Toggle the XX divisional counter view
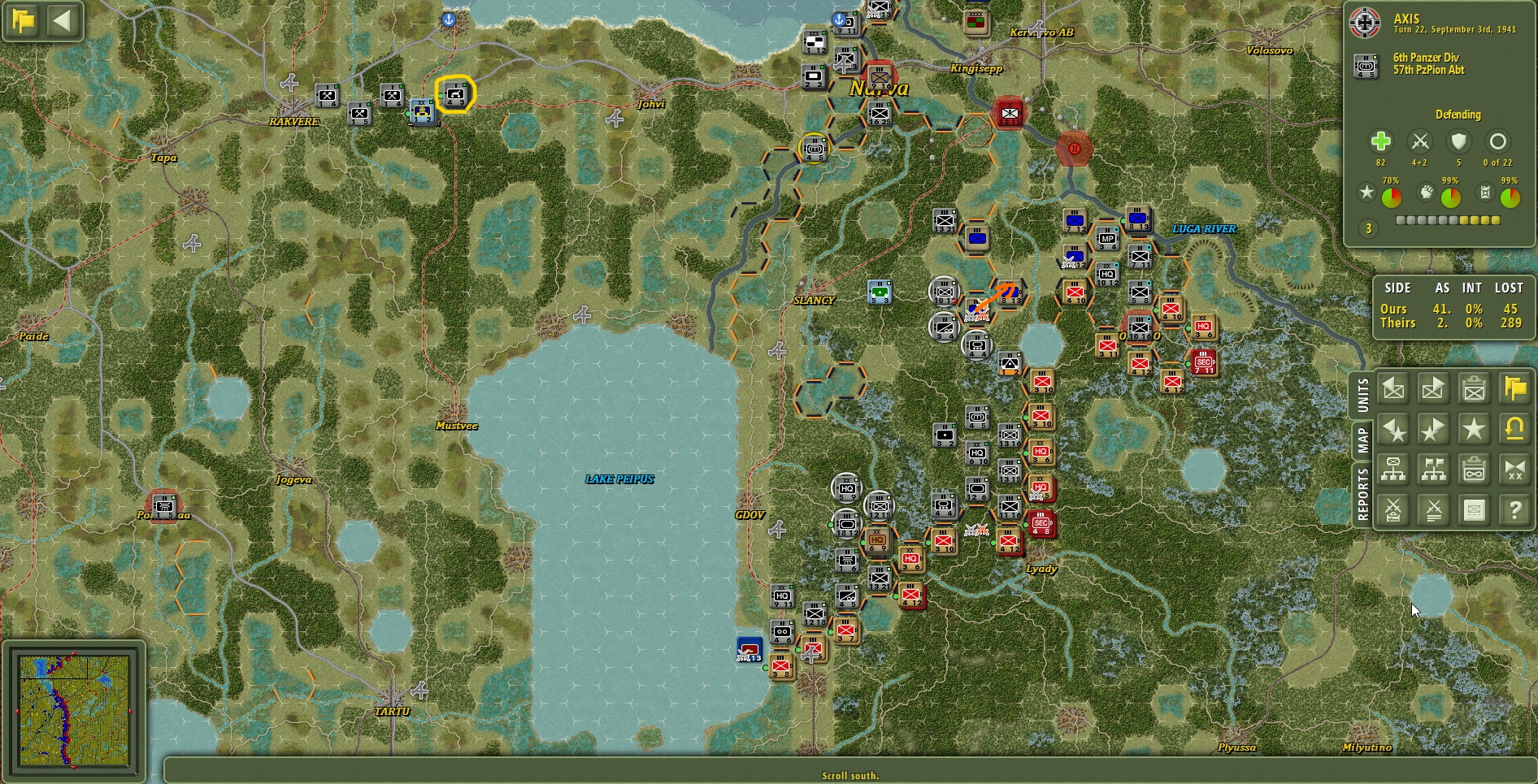The image size is (1538, 784). [x=1514, y=470]
